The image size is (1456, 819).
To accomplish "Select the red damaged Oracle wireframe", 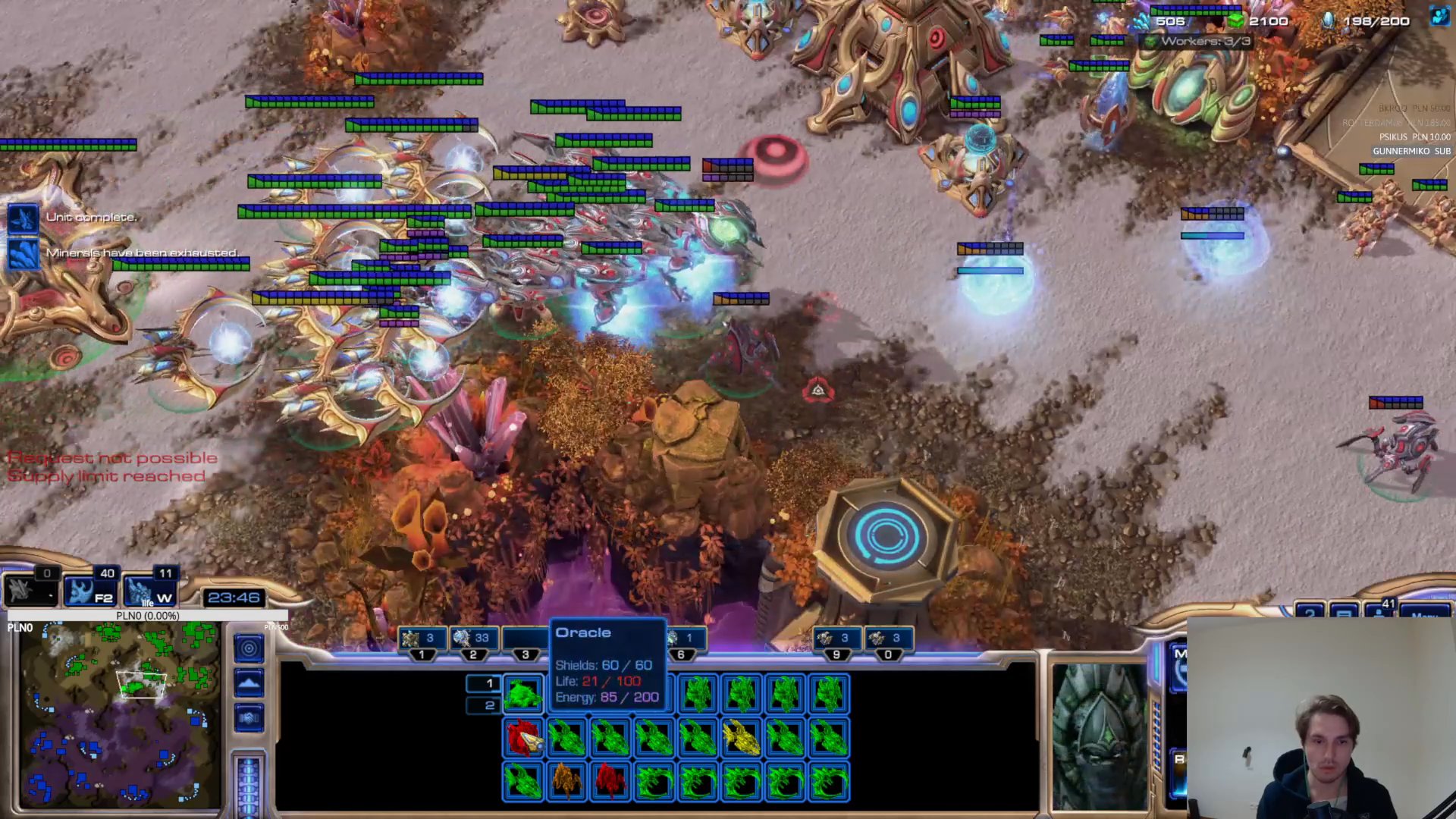I will coord(522,738).
